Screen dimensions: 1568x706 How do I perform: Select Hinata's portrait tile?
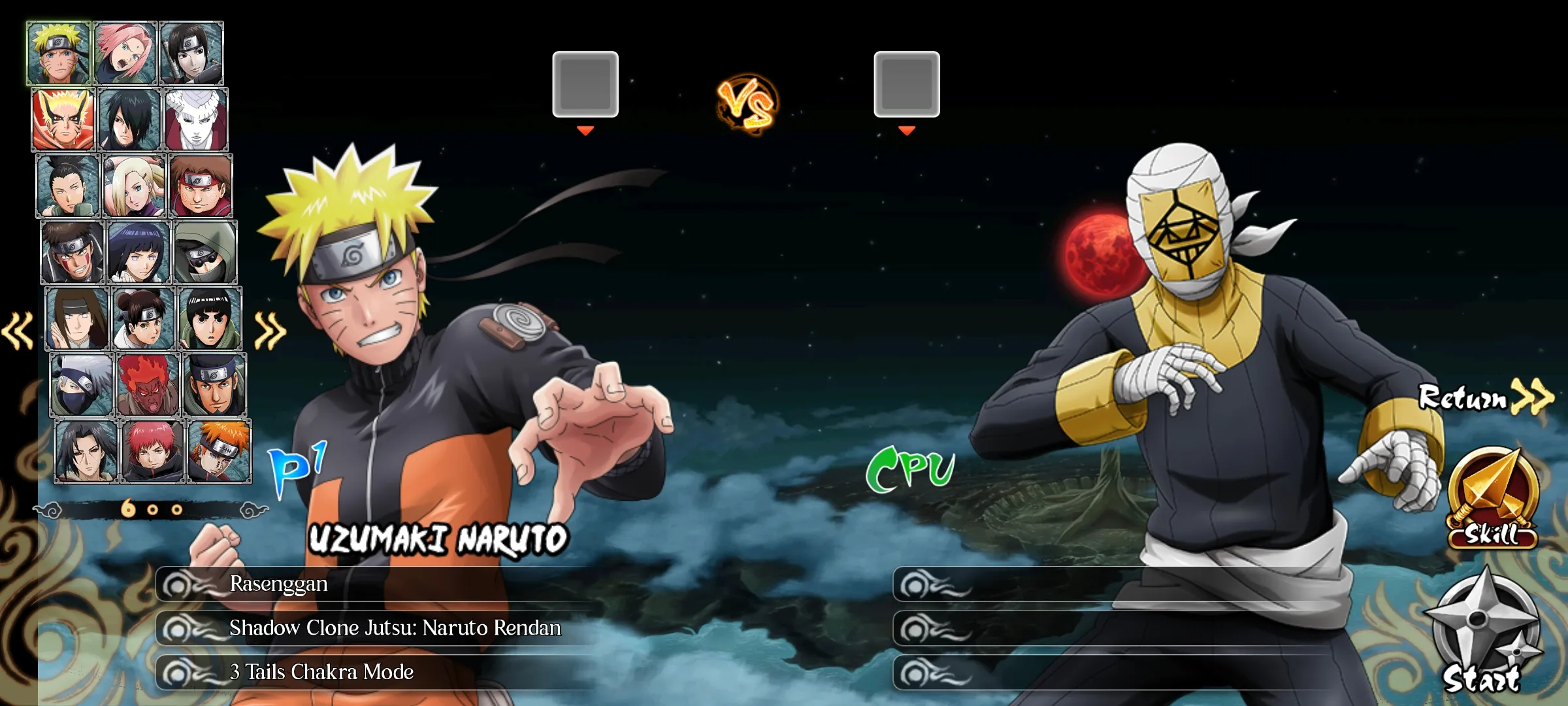139,252
